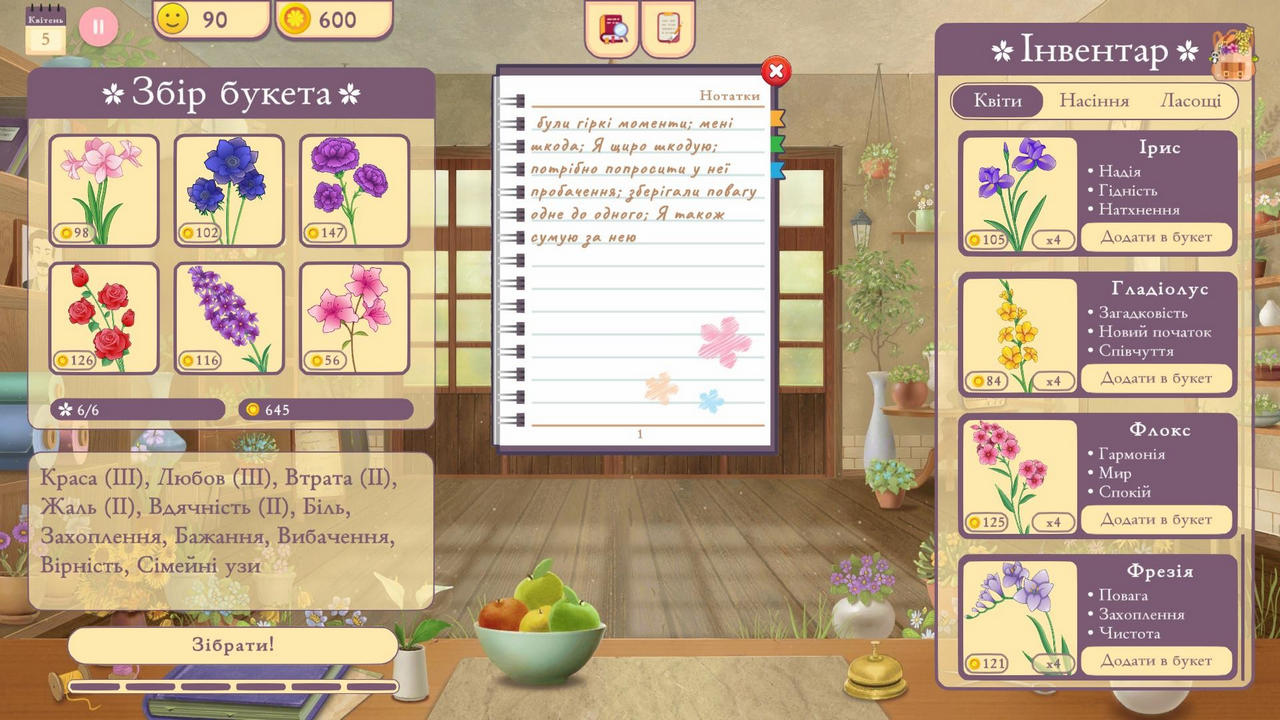Click the gold coin counter showing 600

334,19
